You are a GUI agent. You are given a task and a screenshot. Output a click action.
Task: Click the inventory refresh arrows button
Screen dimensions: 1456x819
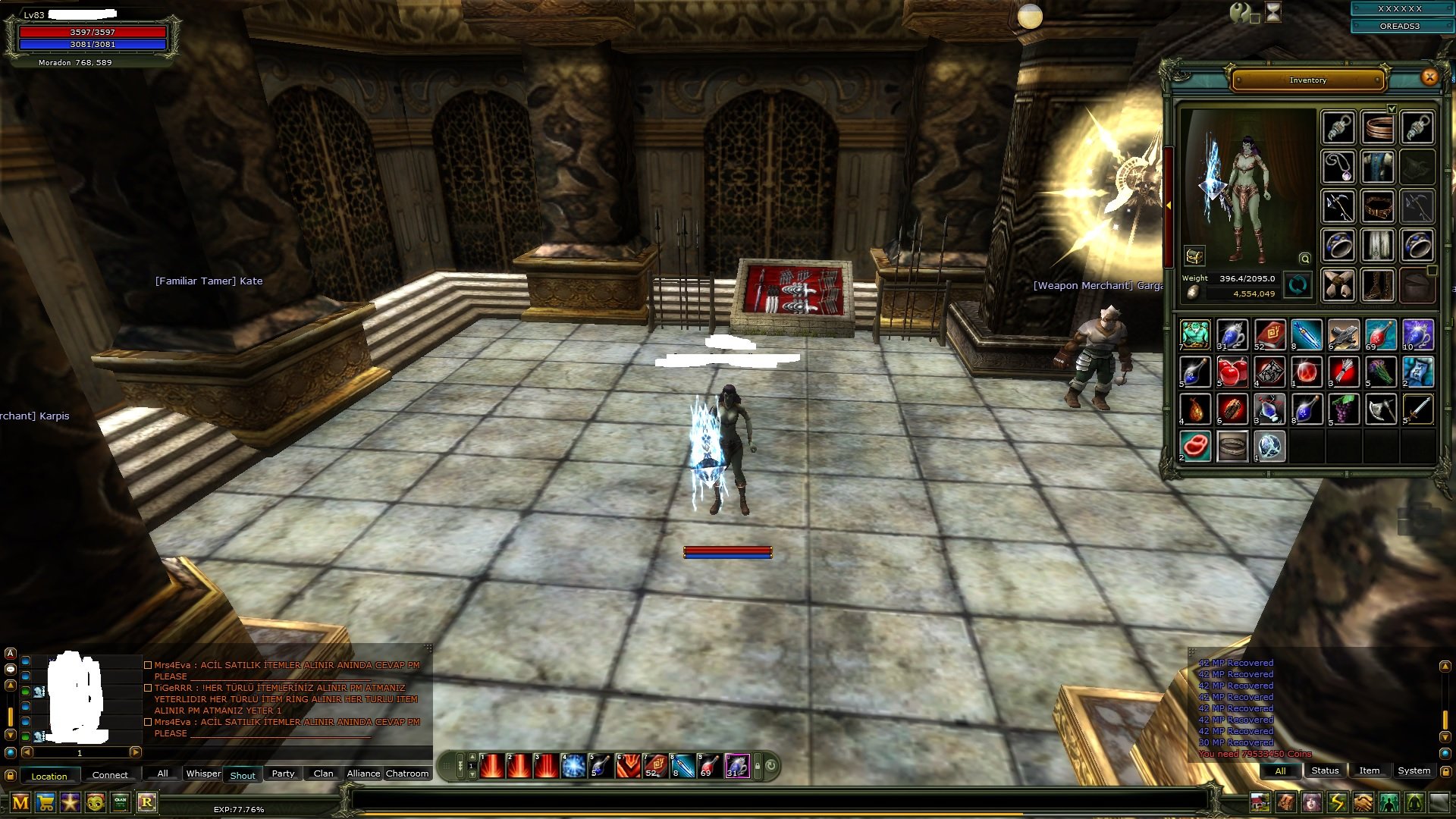tap(1298, 286)
